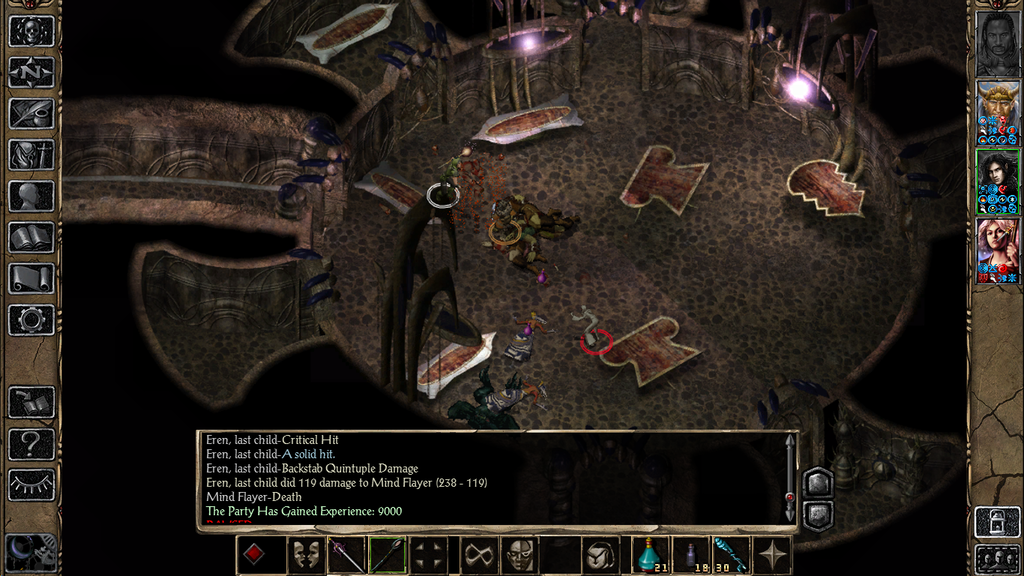Use the teal potion quick item slot
Viewport: 1024px width, 576px height.
(652, 555)
